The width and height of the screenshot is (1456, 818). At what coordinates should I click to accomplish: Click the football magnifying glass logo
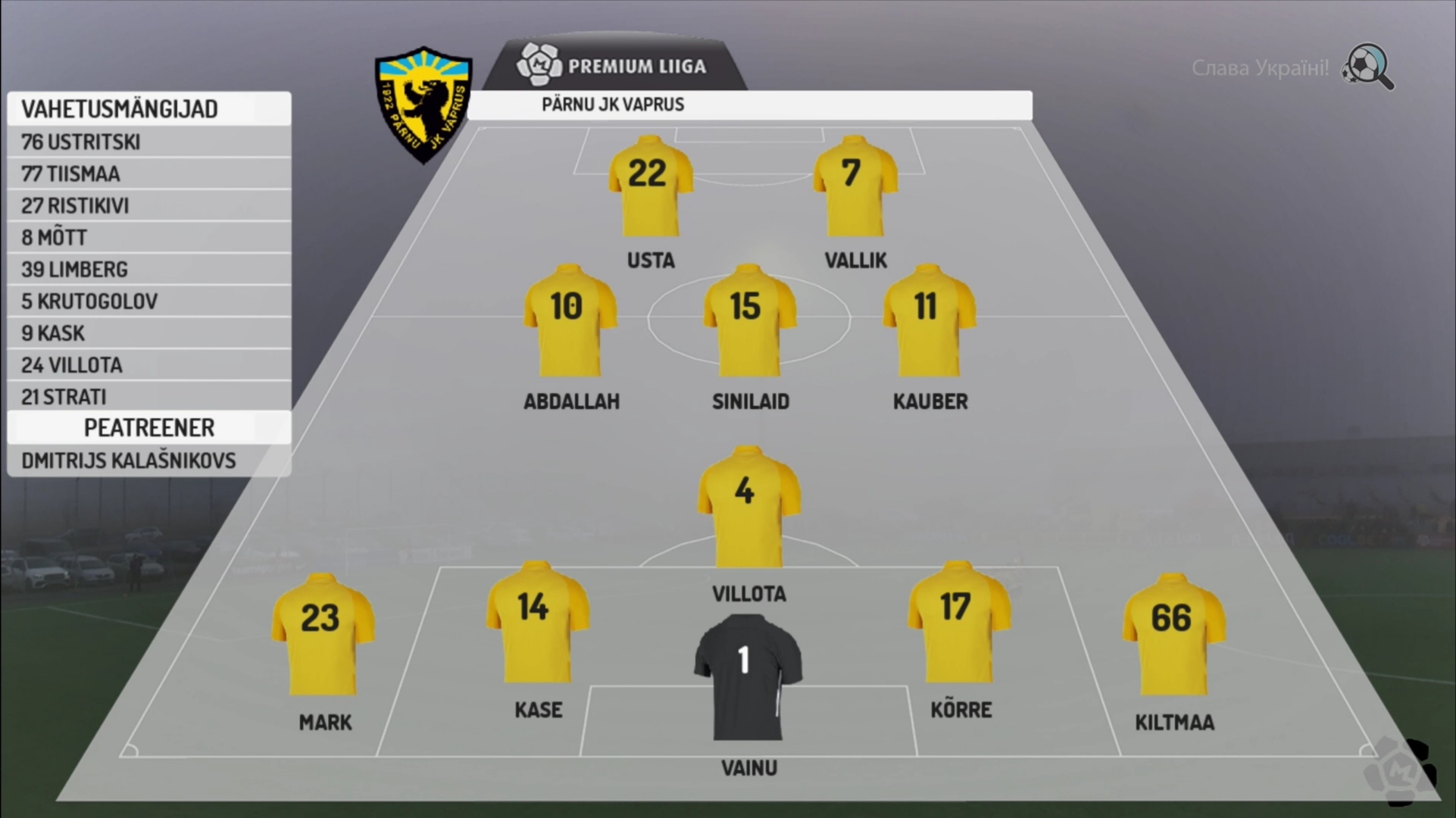click(1368, 67)
